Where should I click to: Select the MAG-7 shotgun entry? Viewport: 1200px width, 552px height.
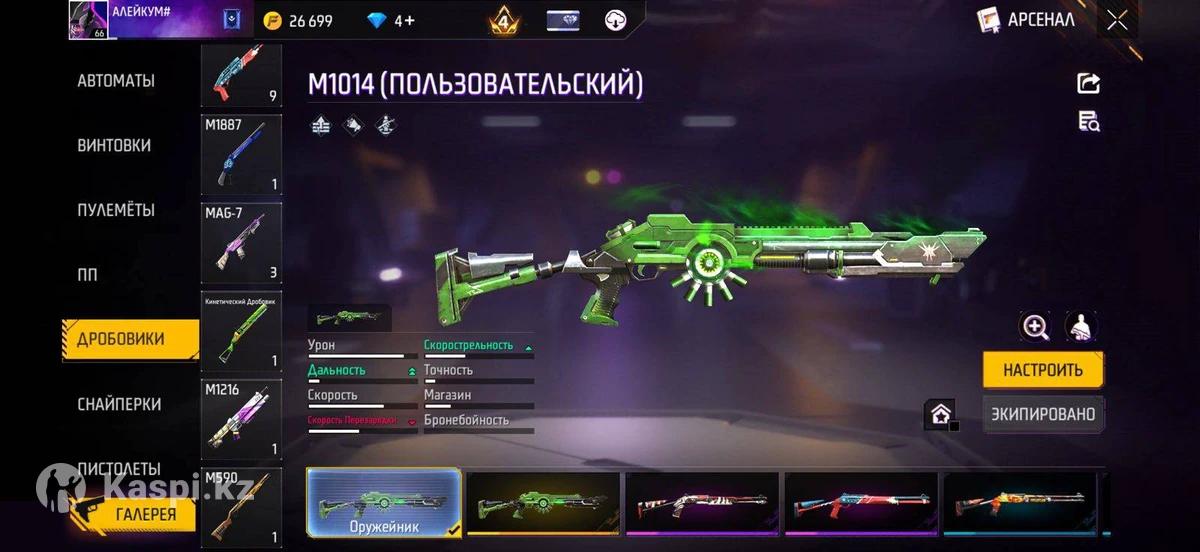click(x=241, y=243)
